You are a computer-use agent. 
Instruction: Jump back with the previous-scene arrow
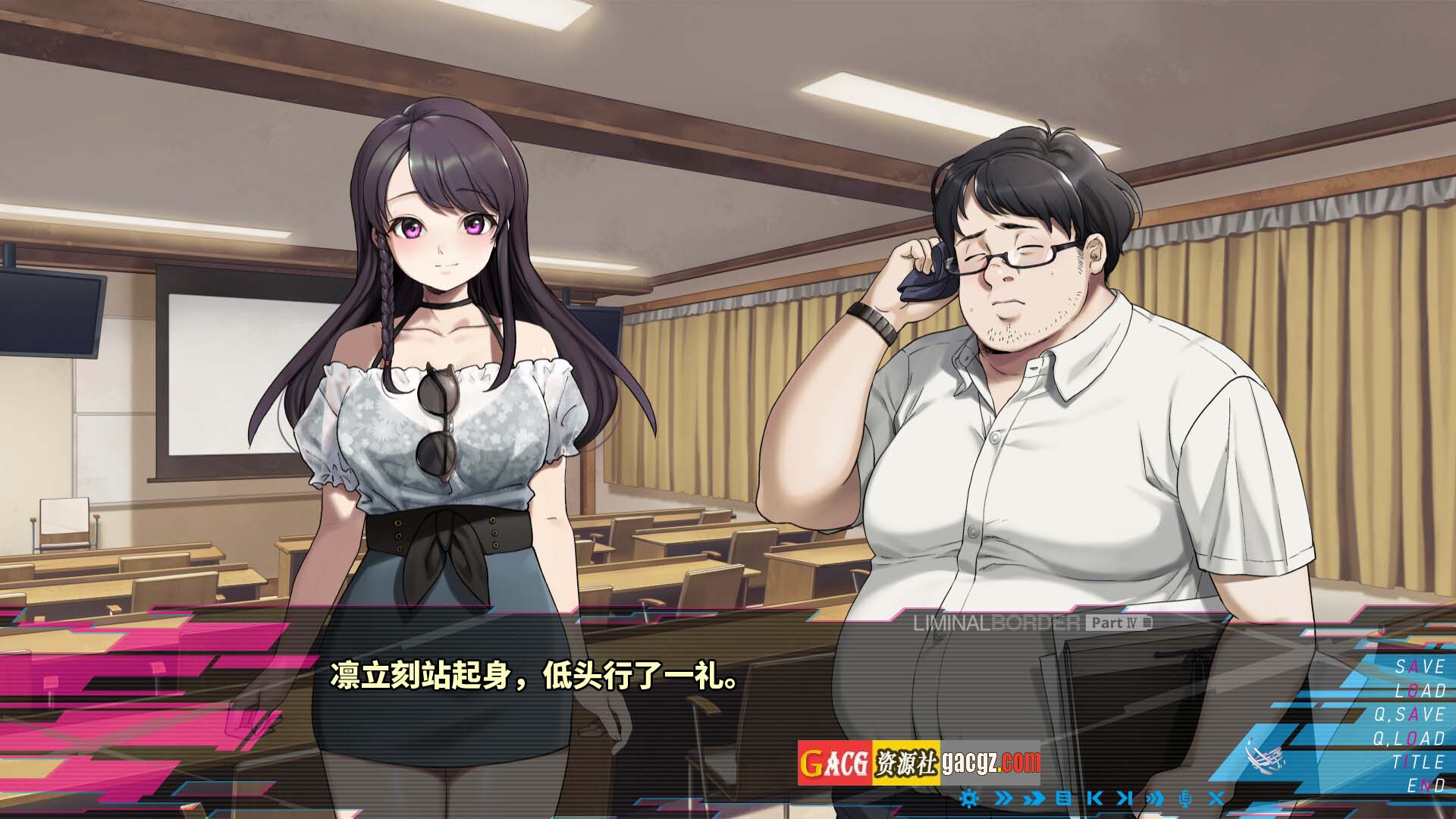(x=1094, y=798)
